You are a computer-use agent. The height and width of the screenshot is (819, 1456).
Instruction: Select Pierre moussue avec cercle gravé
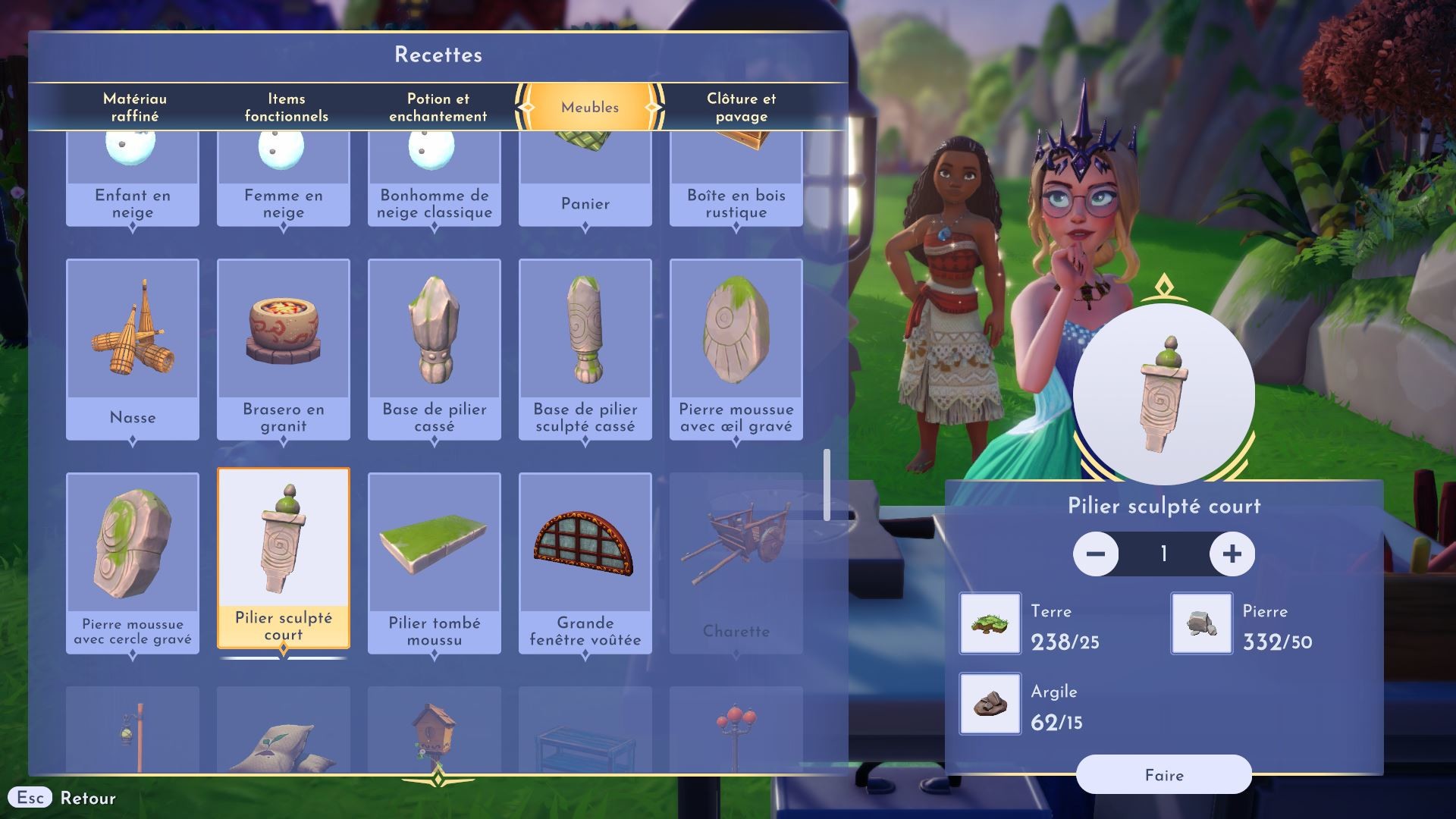133,563
